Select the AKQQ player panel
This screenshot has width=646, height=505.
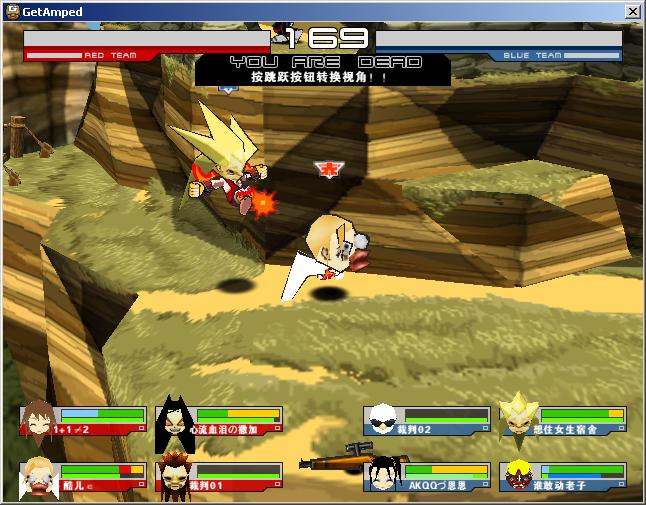click(x=428, y=477)
